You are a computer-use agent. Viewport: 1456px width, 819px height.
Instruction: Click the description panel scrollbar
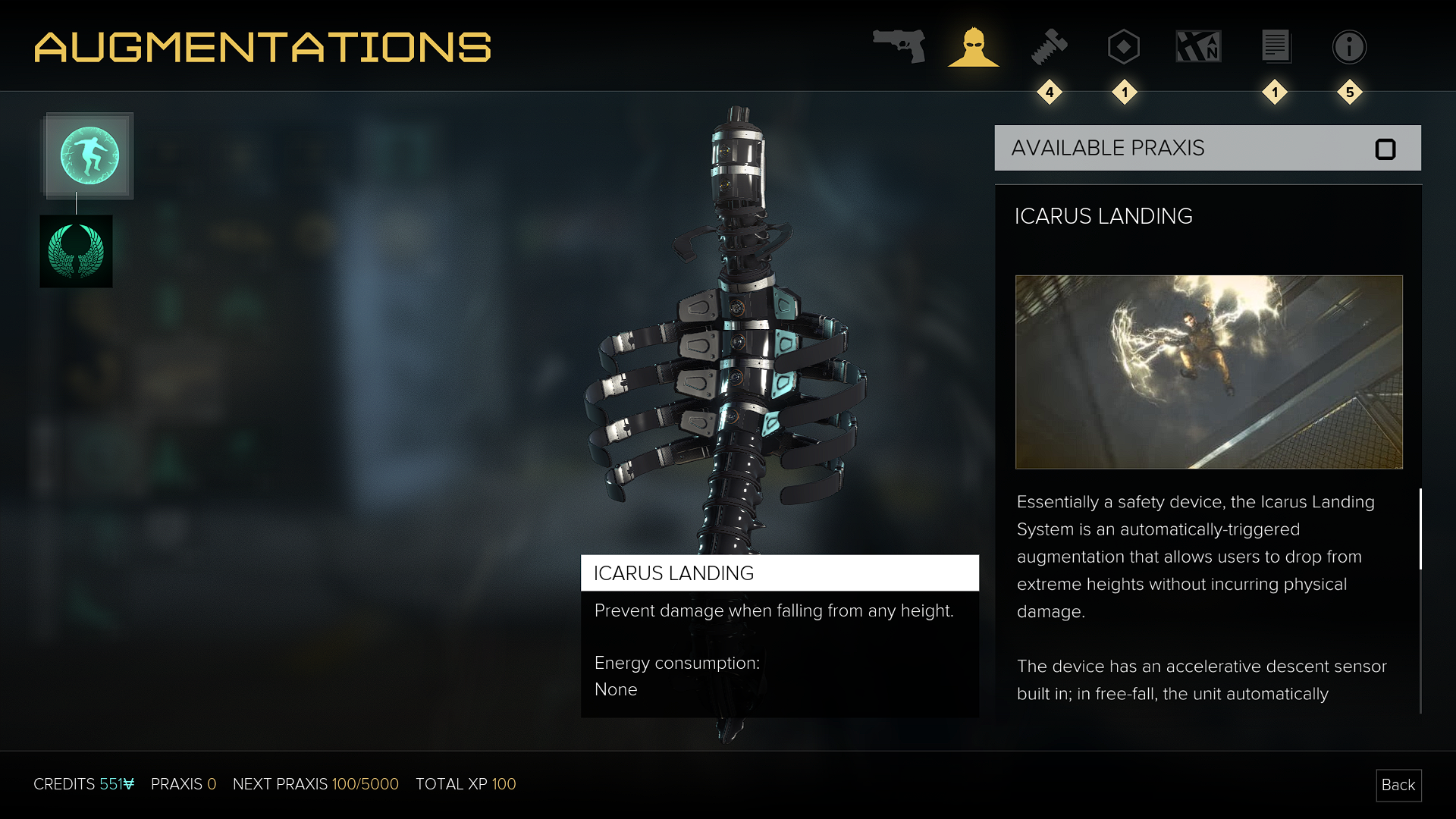pos(1420,529)
